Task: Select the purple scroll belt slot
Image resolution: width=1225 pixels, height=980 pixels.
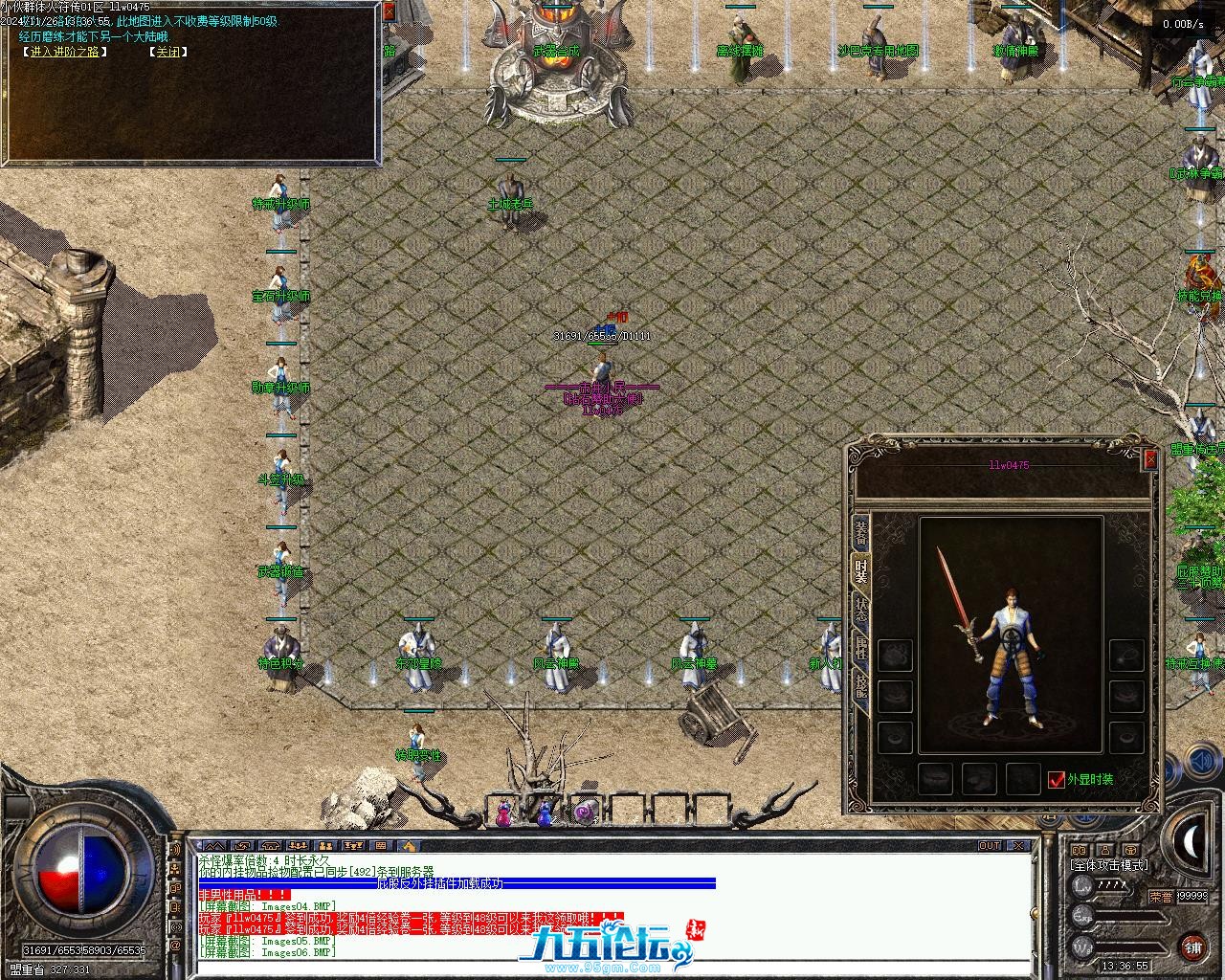Action: [584, 813]
